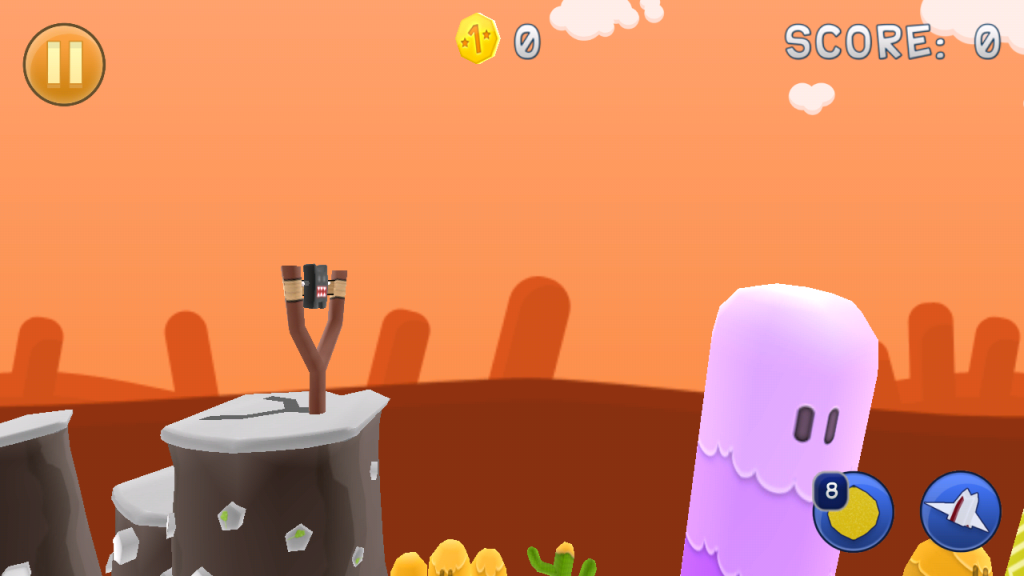Activate the paper plane ability button
Image resolution: width=1024 pixels, height=576 pixels.
(x=960, y=511)
